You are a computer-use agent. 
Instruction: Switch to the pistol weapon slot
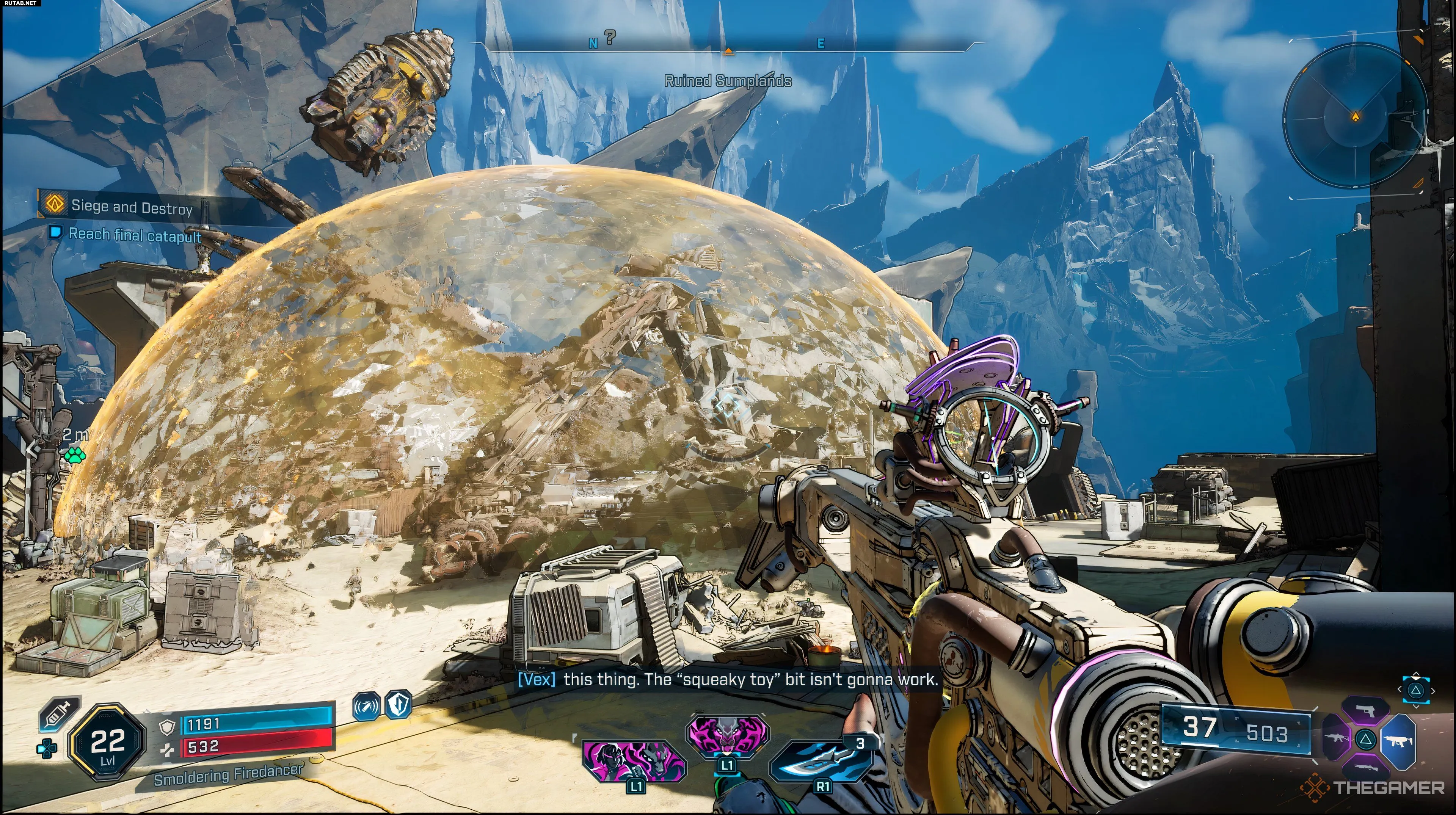(1365, 711)
